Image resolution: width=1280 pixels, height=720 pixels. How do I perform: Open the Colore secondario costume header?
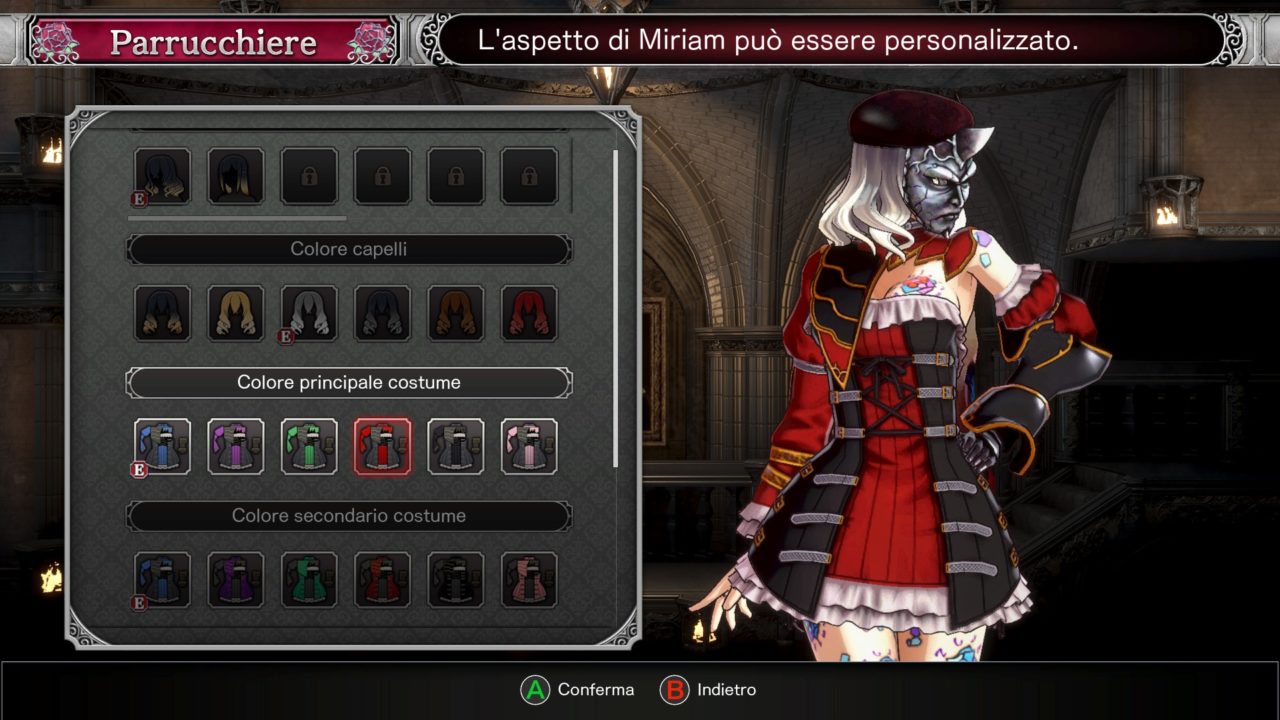[349, 516]
